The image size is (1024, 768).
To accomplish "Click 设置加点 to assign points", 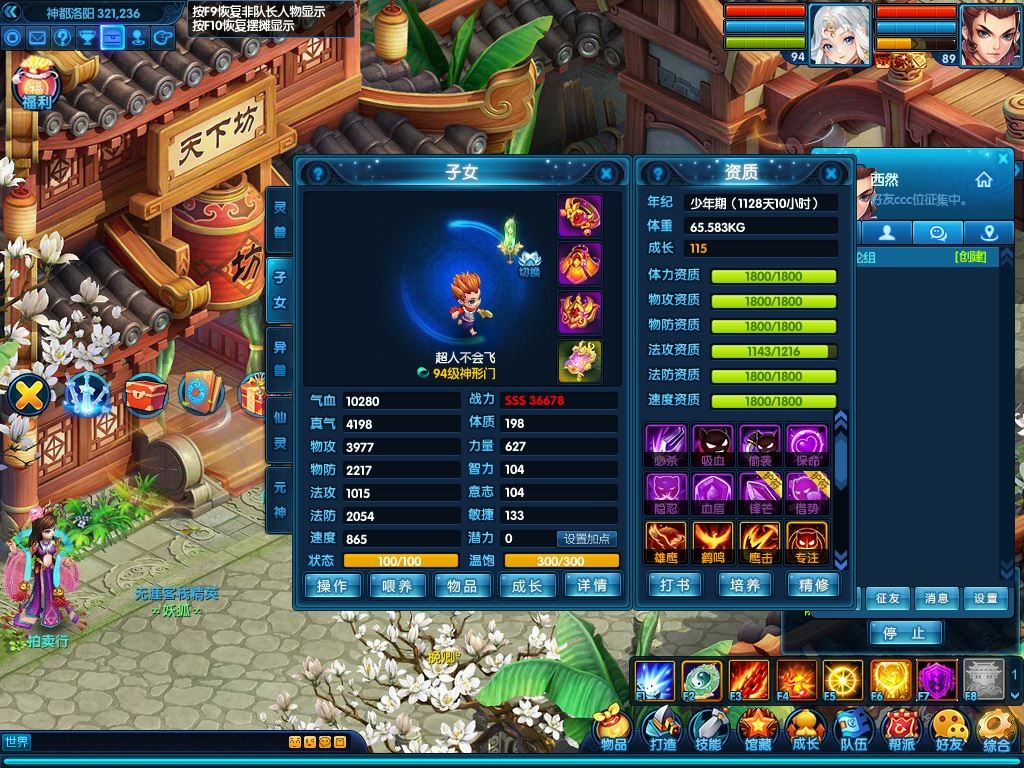I will click(x=587, y=539).
